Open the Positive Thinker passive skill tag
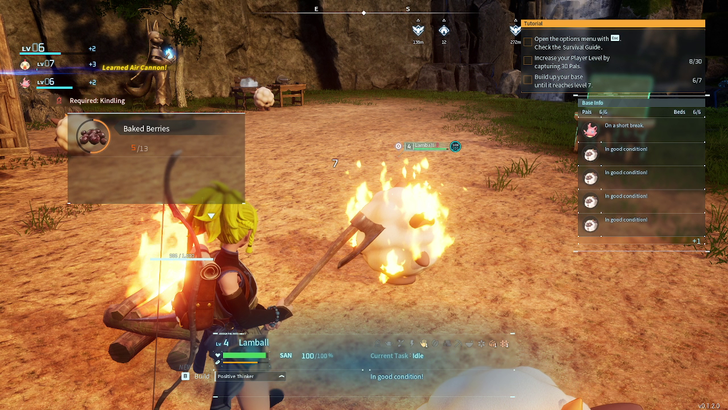 (x=250, y=376)
